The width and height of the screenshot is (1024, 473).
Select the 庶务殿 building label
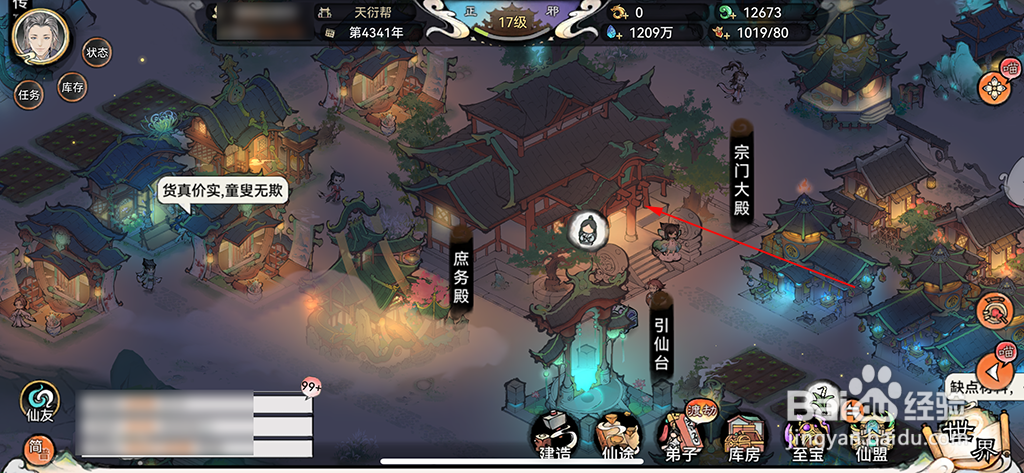(461, 274)
